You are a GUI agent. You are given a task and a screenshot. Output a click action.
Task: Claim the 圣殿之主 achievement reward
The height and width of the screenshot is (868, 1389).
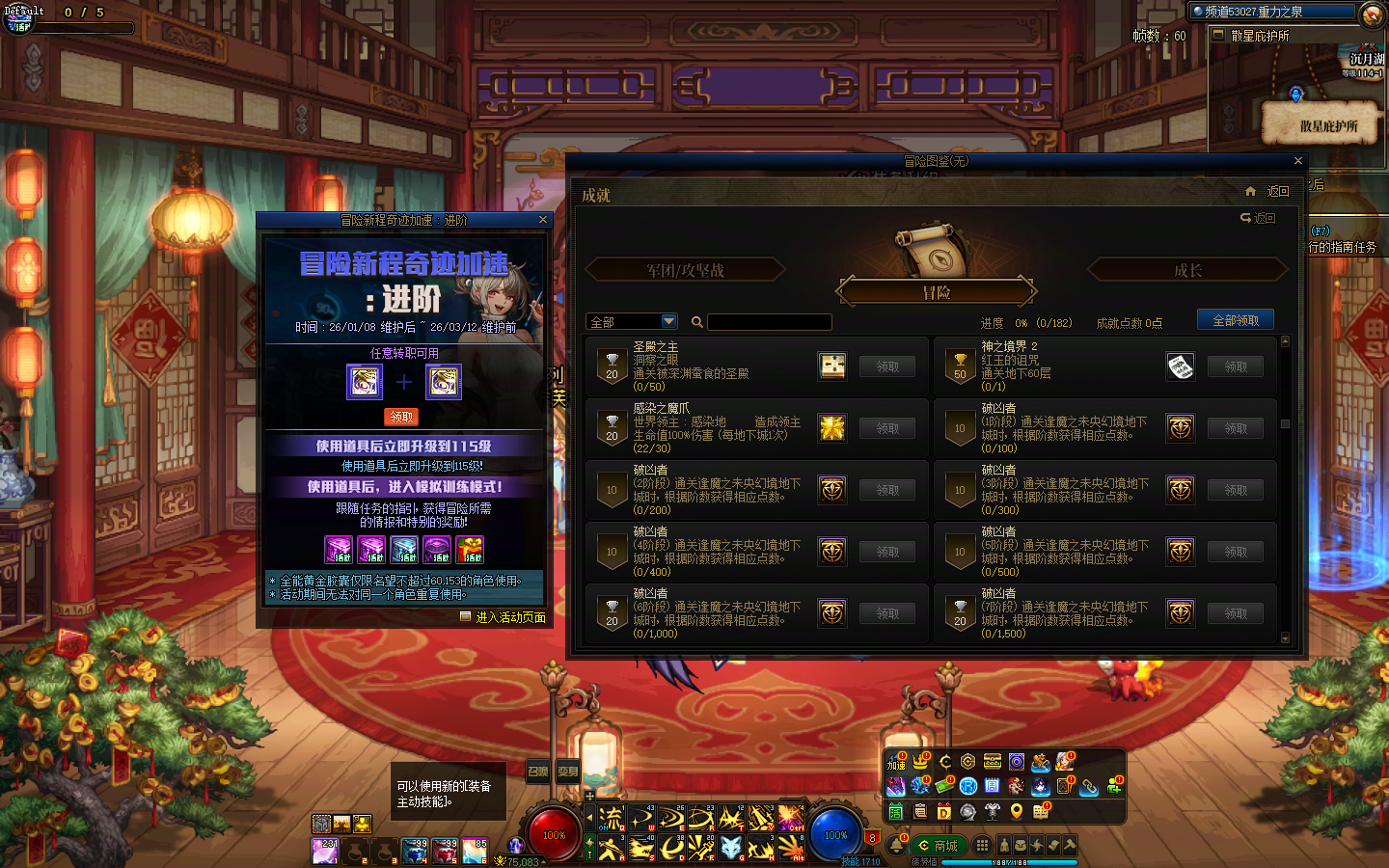(887, 366)
